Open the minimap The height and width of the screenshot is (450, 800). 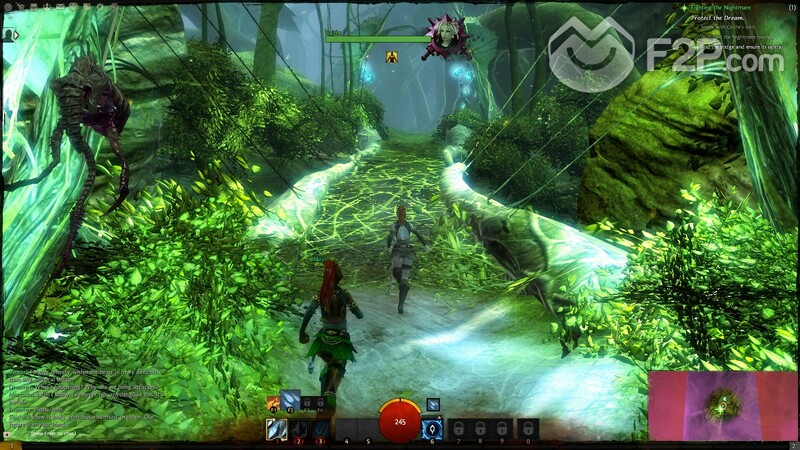pyautogui.click(x=722, y=404)
